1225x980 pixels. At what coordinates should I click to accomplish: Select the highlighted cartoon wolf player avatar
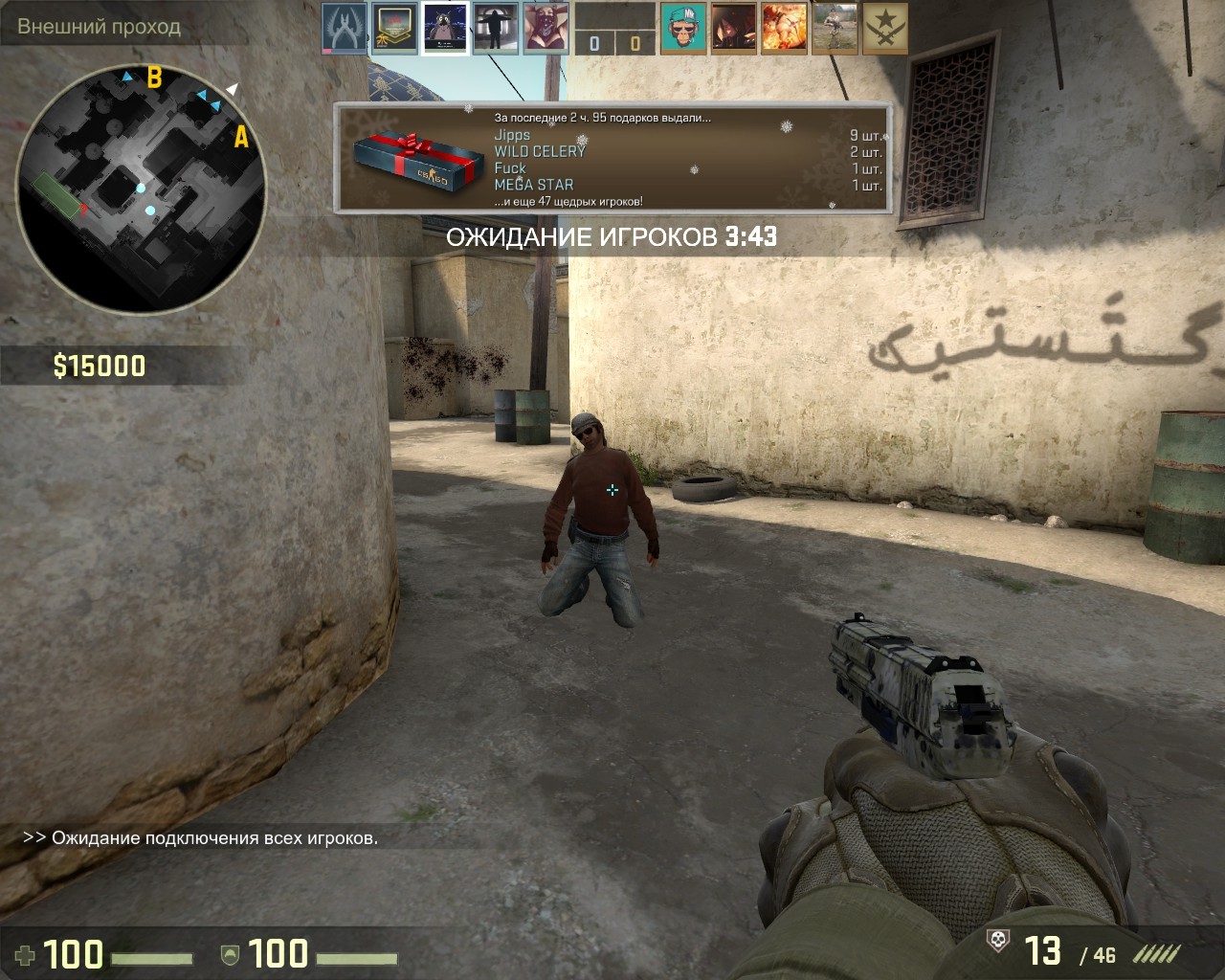pos(445,28)
